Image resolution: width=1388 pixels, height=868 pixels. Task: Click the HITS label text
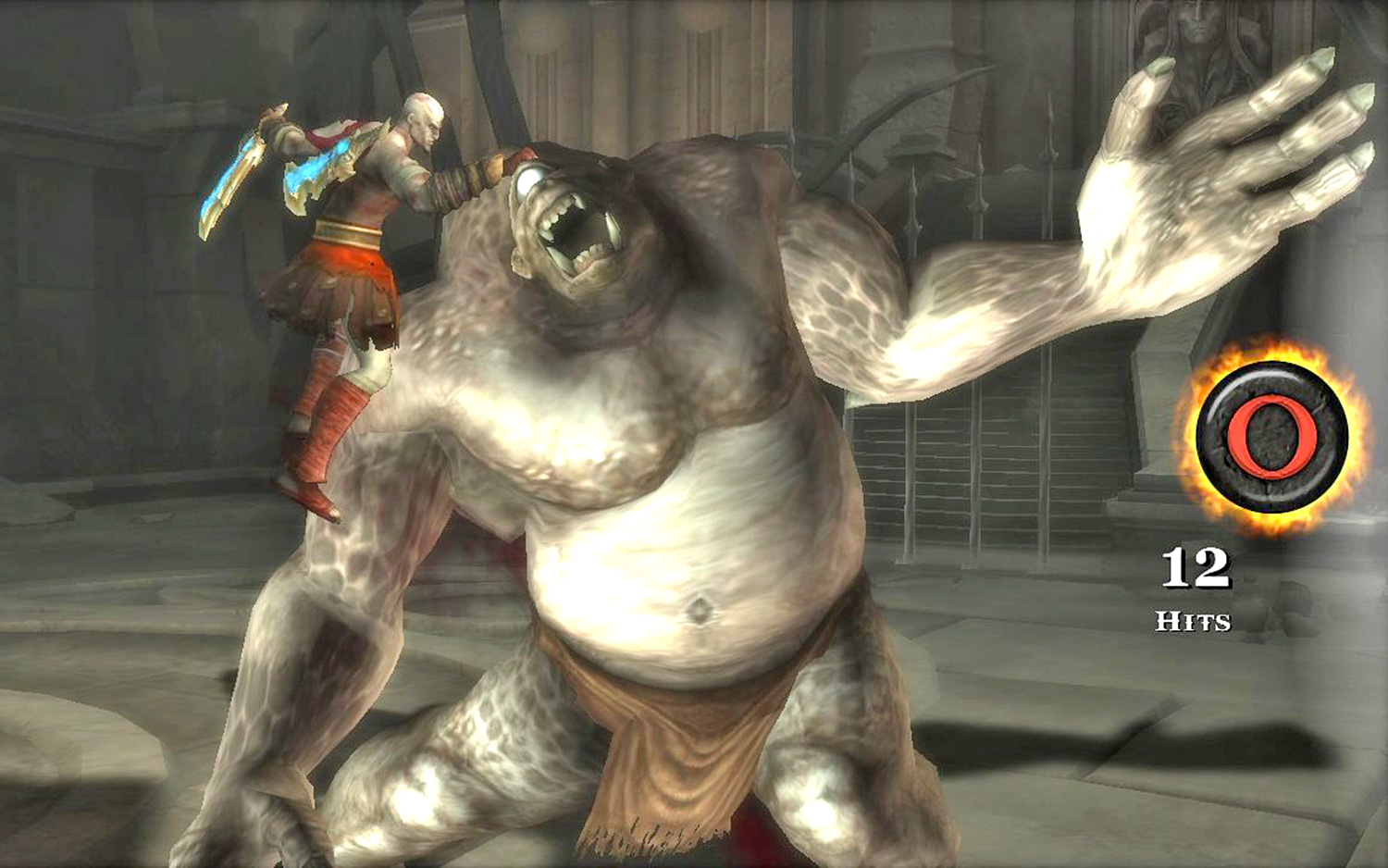tap(1194, 620)
